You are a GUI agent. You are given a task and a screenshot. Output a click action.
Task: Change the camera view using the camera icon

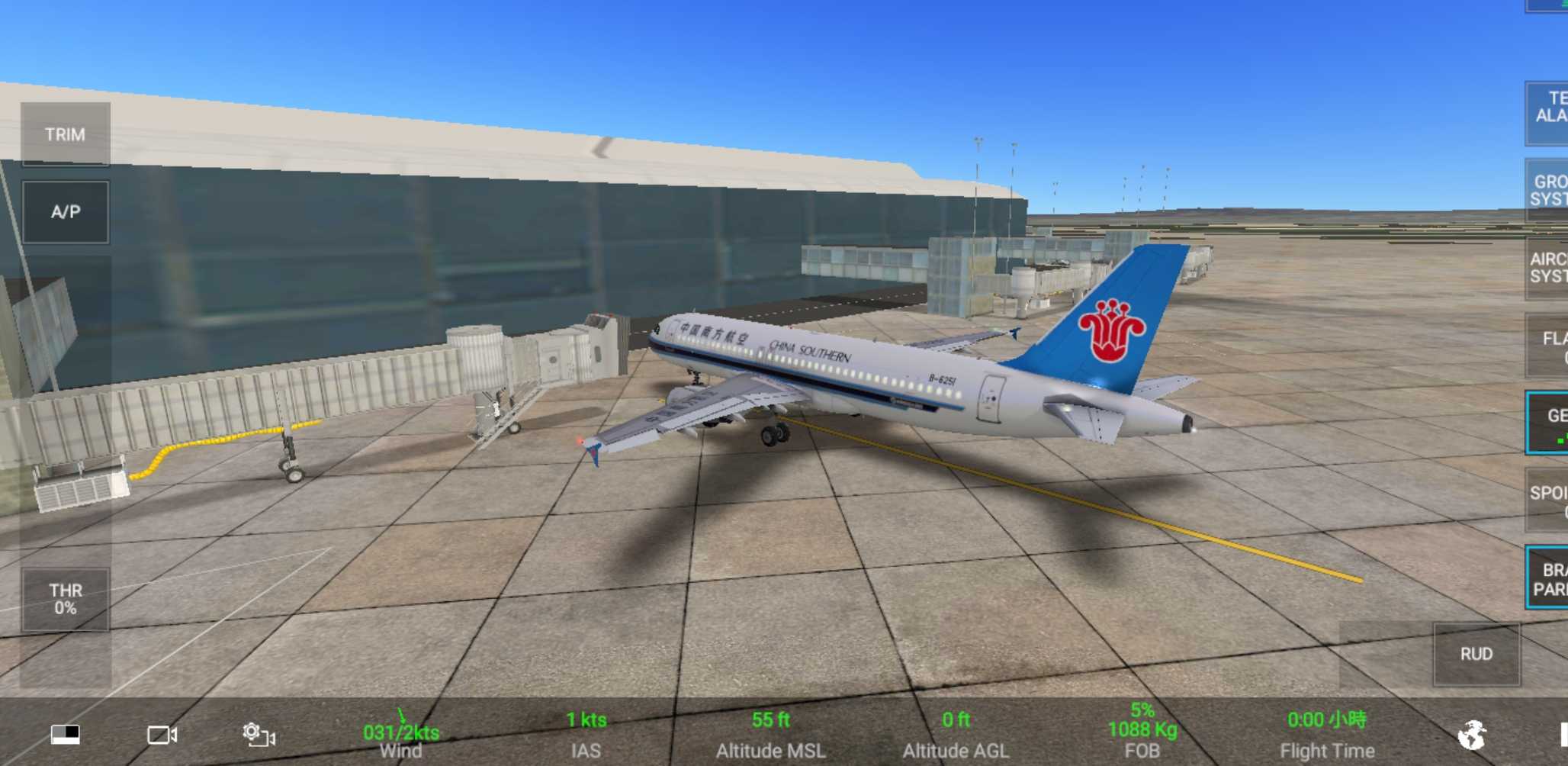click(162, 735)
